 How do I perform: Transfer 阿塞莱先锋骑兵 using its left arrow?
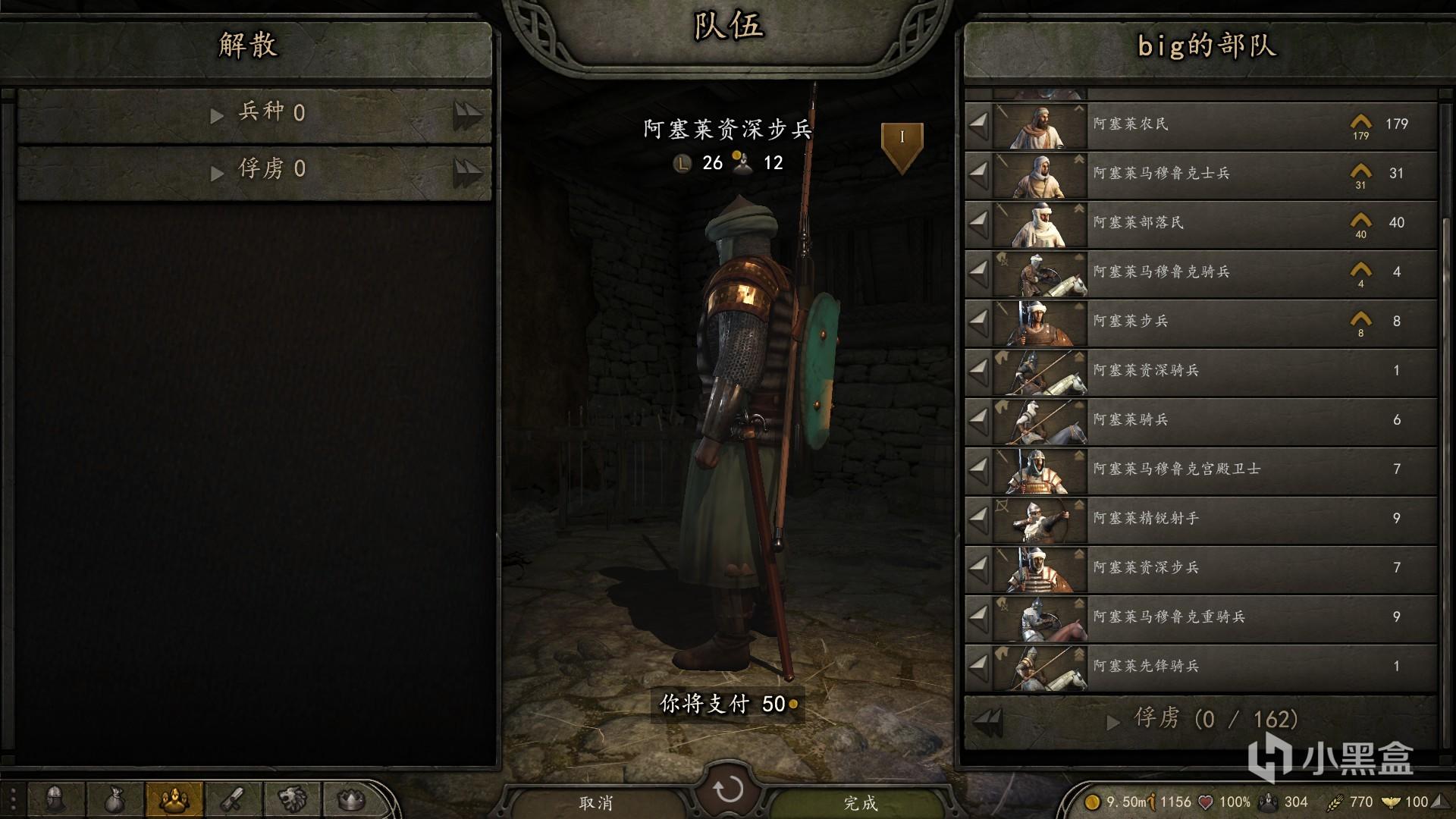979,667
